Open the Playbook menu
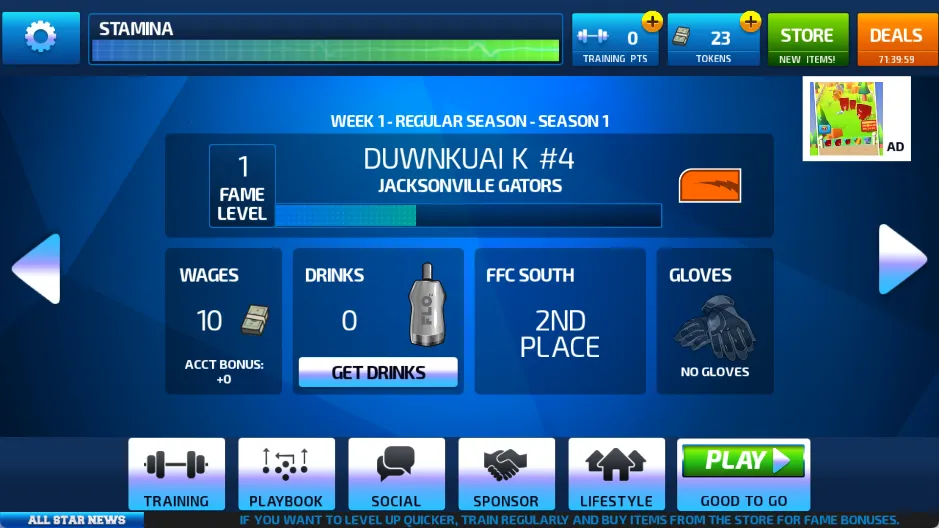The width and height of the screenshot is (939, 528). pyautogui.click(x=286, y=474)
